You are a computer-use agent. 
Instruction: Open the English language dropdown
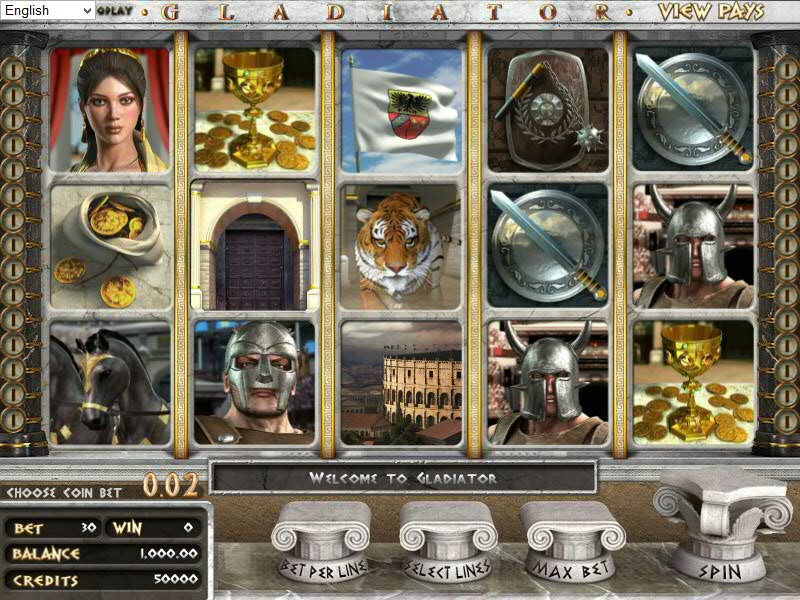click(x=48, y=10)
